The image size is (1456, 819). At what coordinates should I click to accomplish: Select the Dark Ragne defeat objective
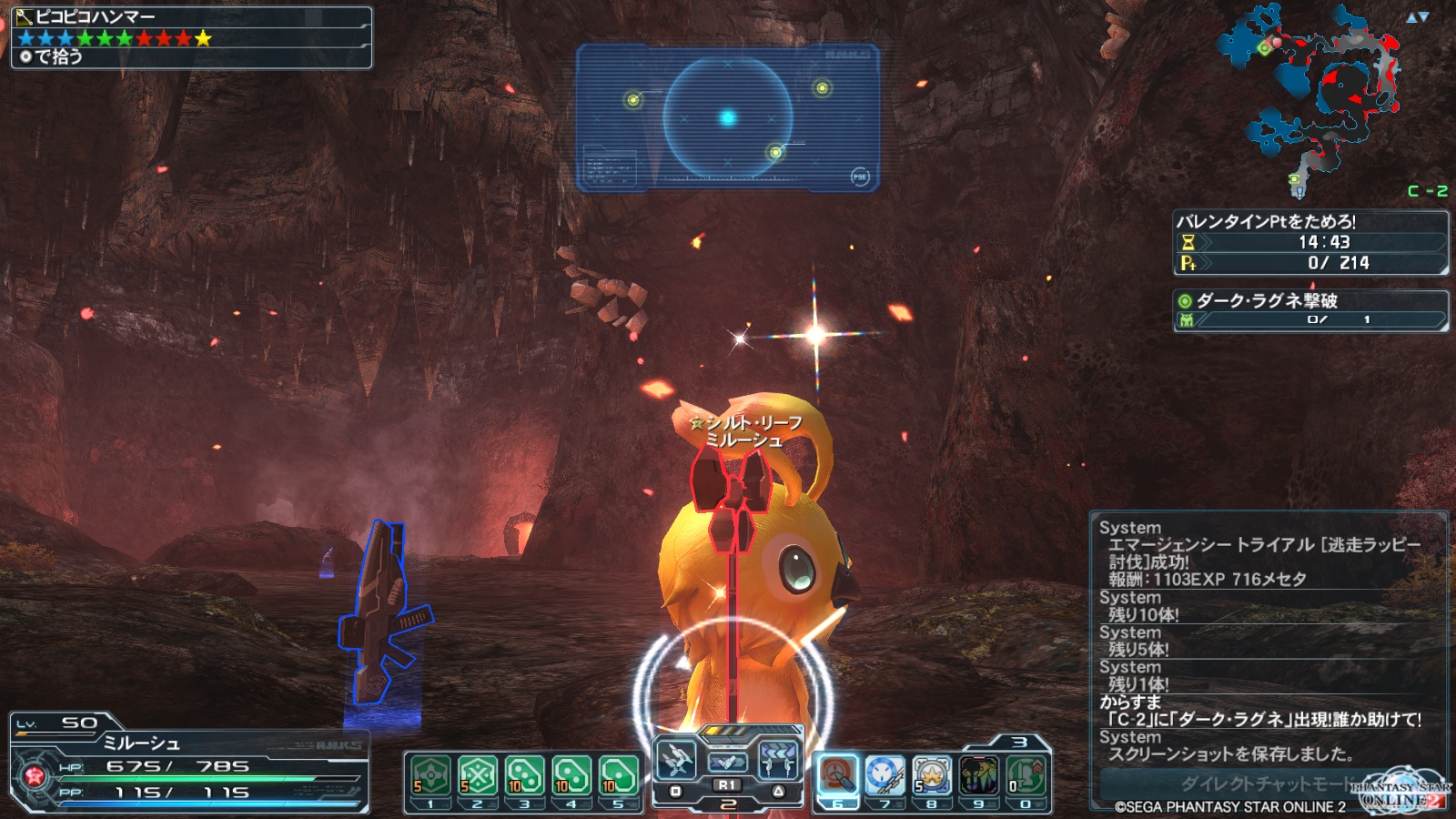tap(1310, 309)
